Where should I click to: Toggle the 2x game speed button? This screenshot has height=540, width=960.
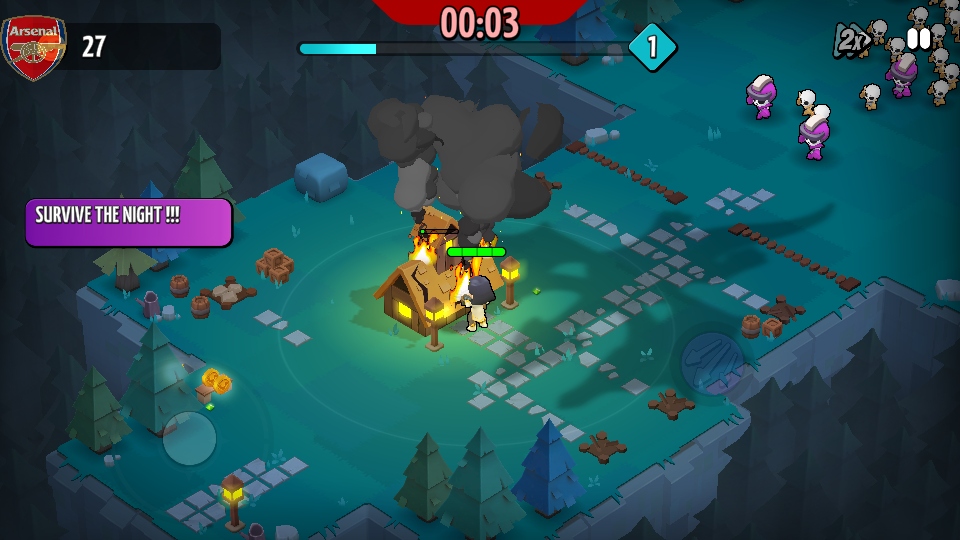[852, 40]
